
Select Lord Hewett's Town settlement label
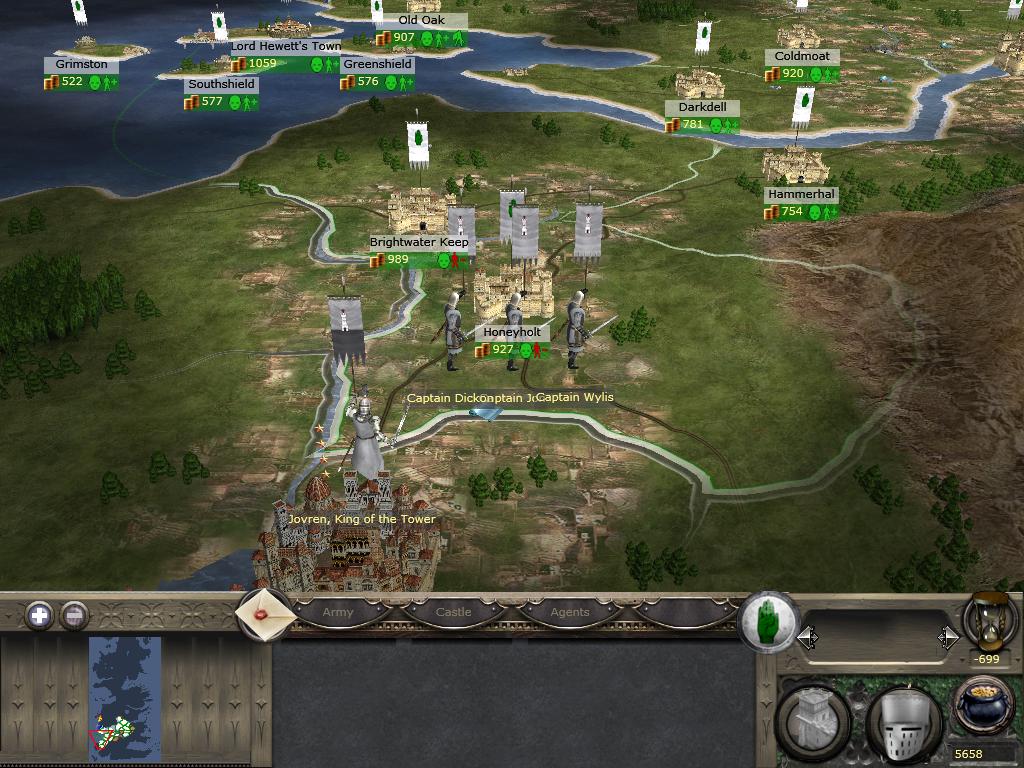pyautogui.click(x=286, y=46)
